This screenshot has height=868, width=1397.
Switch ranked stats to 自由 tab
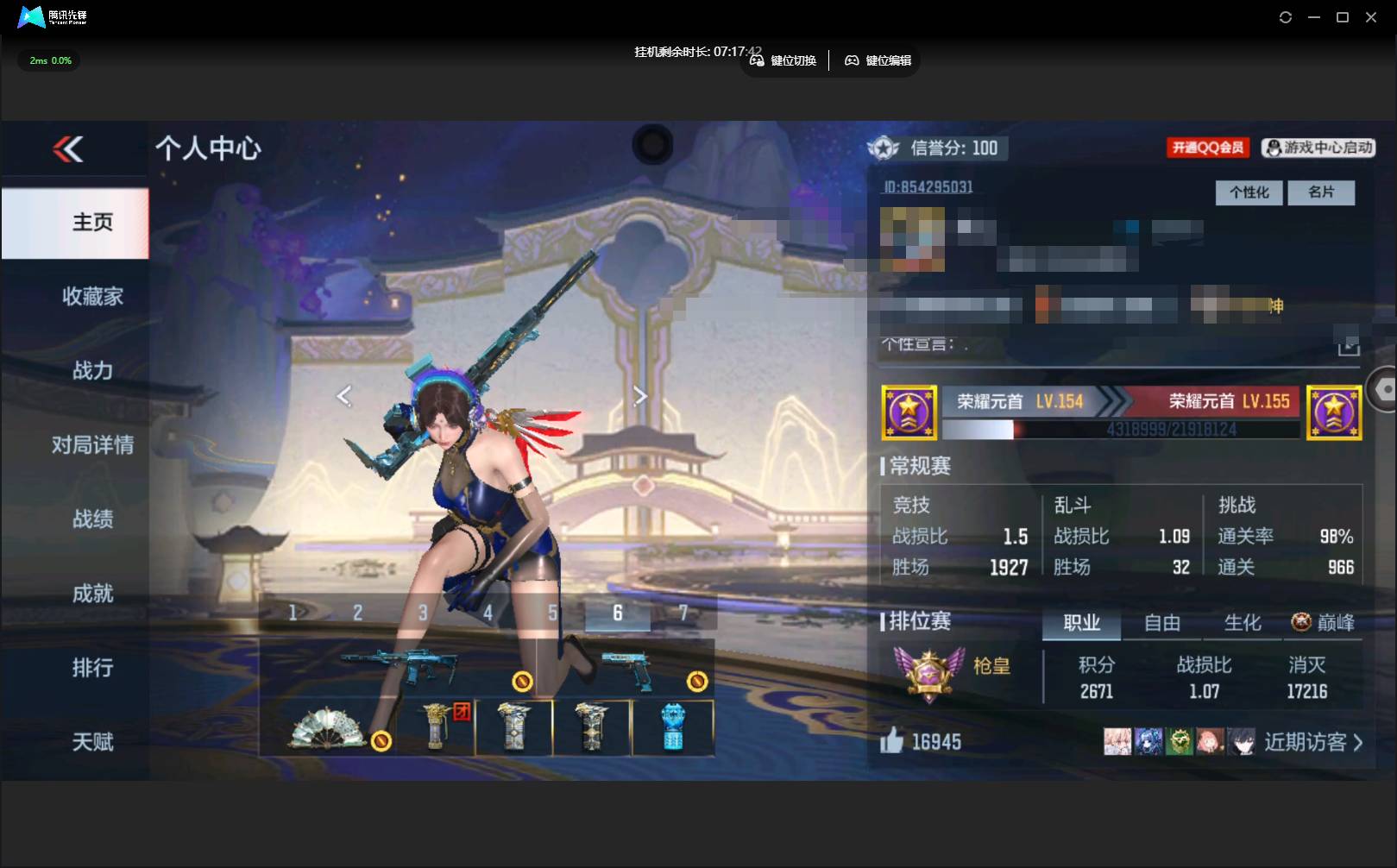point(1161,623)
